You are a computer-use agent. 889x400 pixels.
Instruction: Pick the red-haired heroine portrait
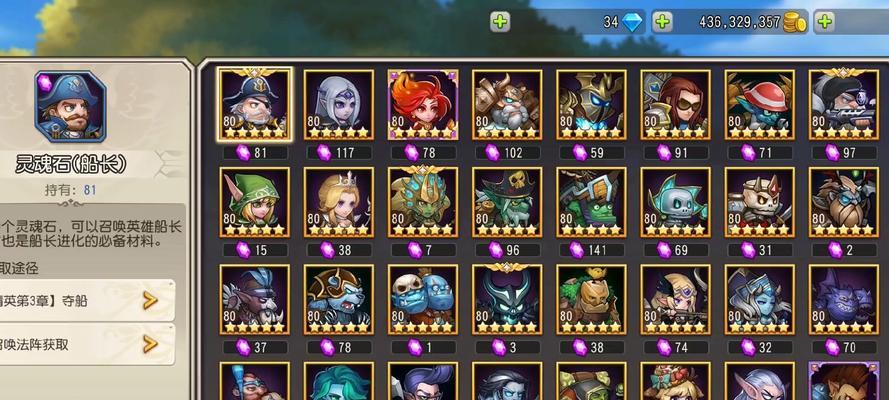coord(422,105)
